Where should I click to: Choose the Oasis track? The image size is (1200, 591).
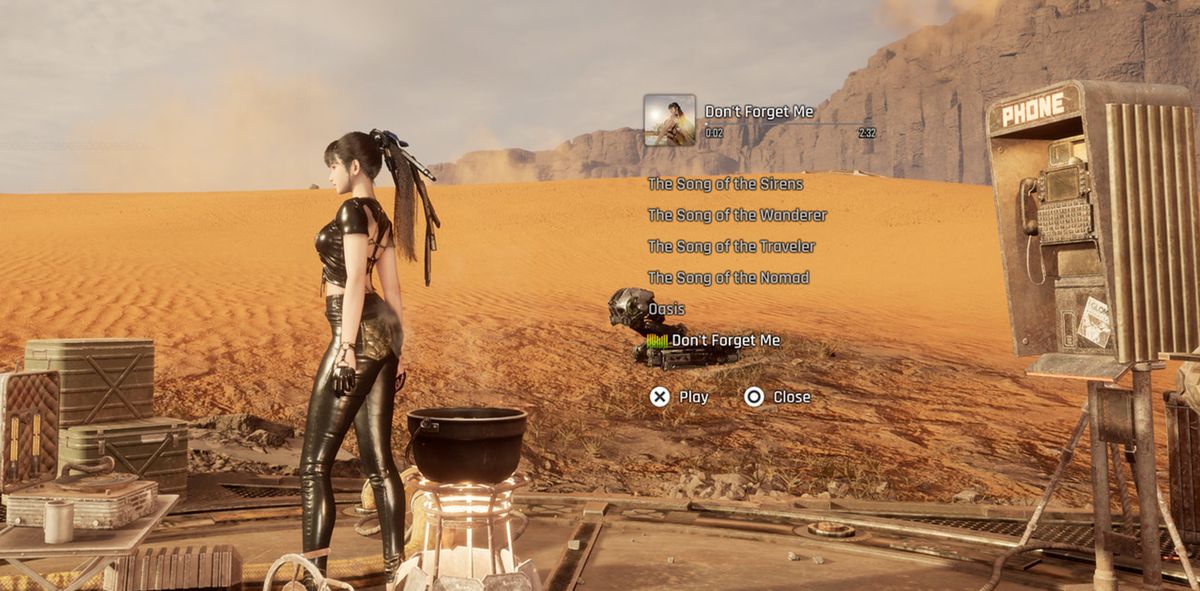pos(667,309)
